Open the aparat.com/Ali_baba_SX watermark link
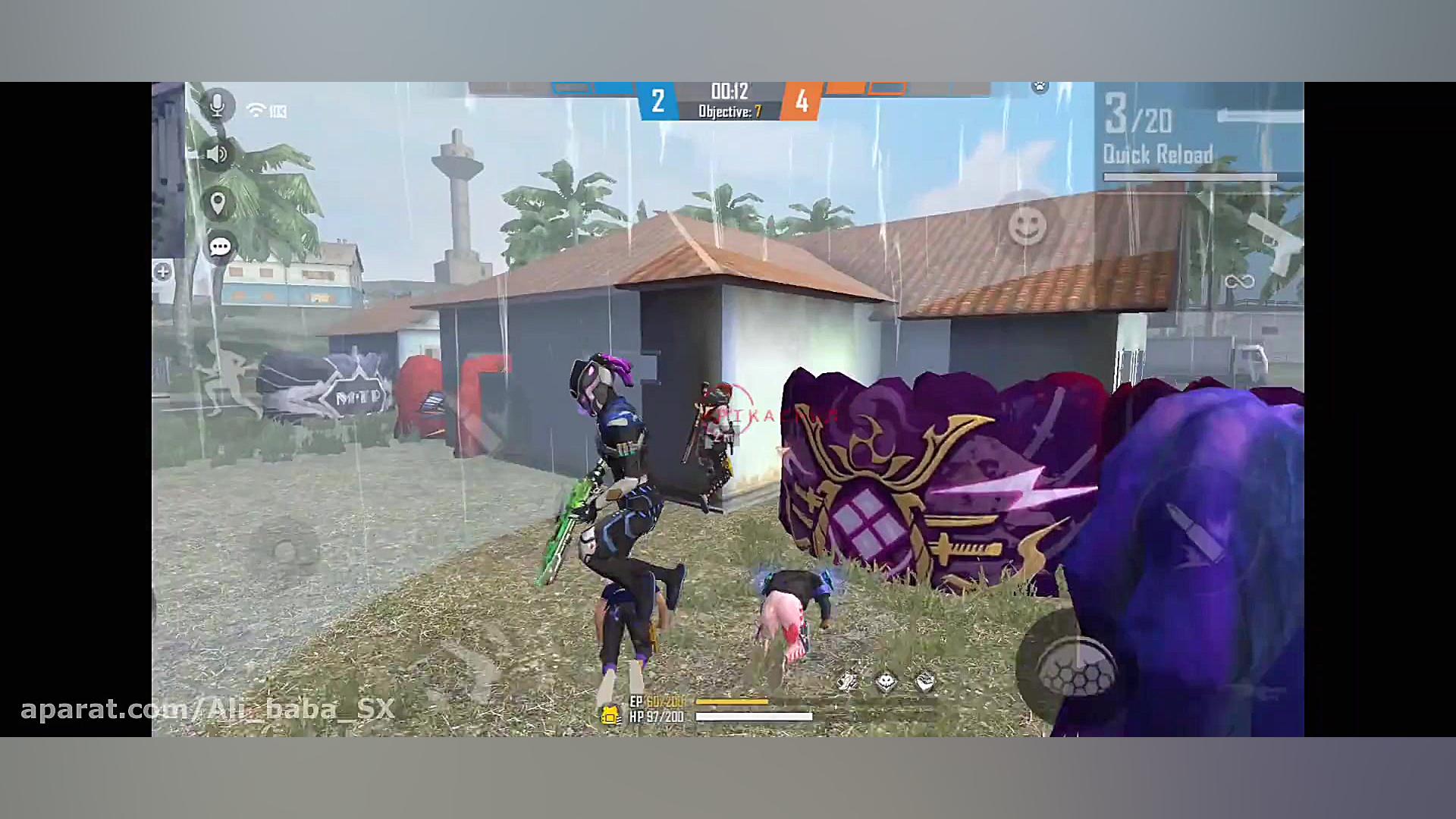 [205, 710]
